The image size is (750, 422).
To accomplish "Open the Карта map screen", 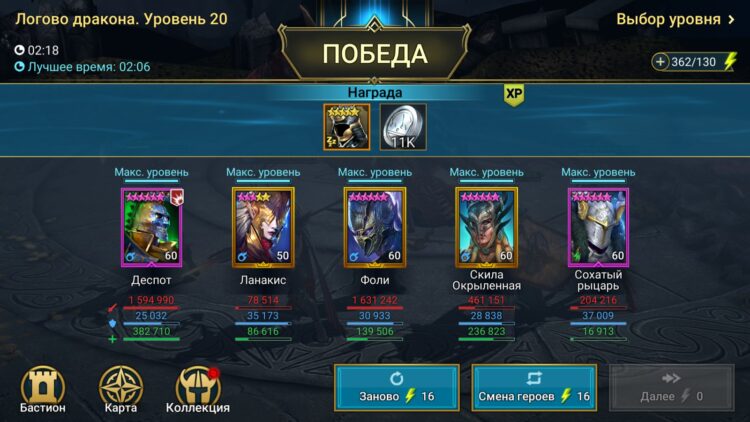I will 120,390.
